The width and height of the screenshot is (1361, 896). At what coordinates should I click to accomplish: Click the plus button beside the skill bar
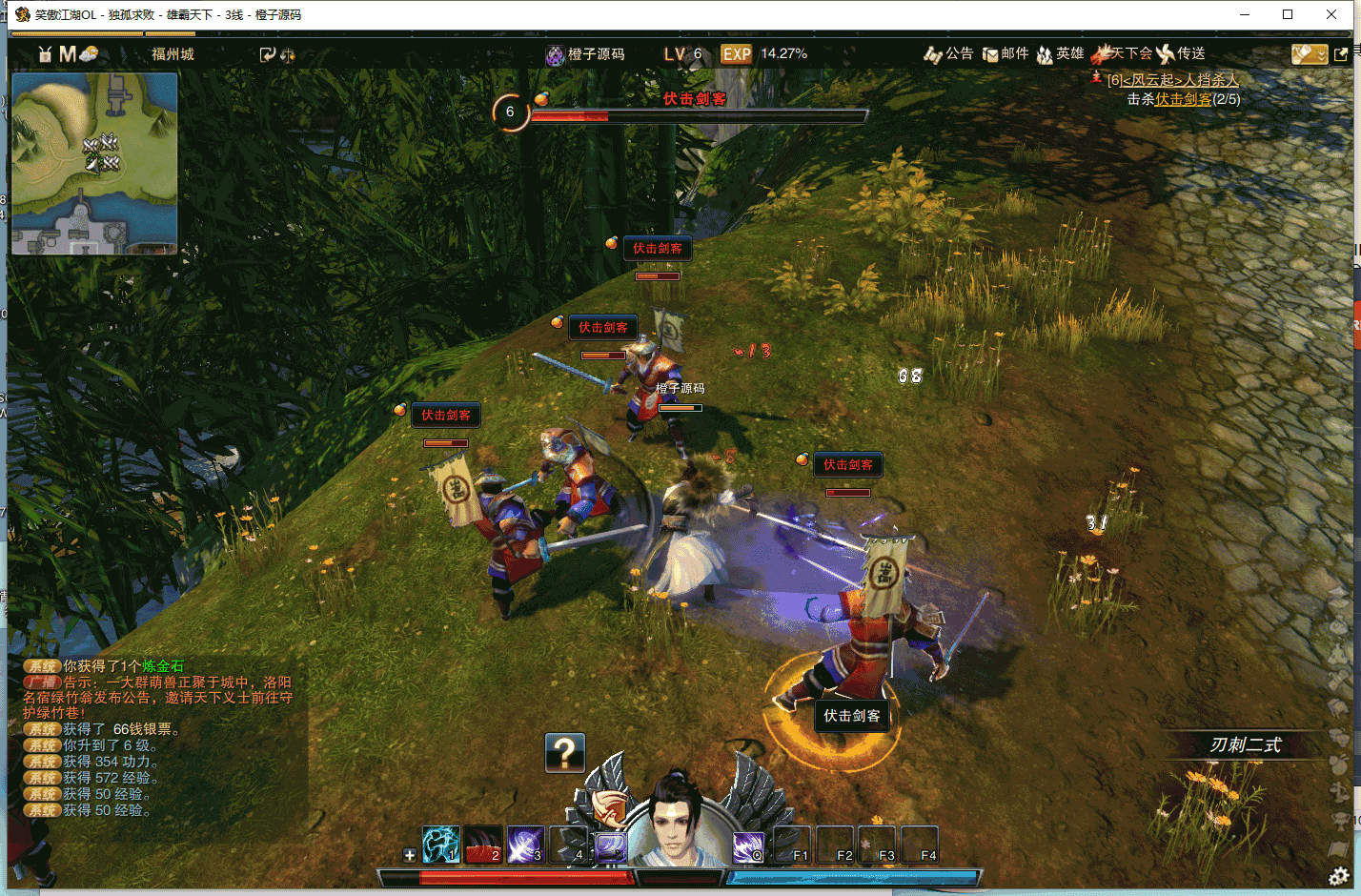(x=410, y=855)
